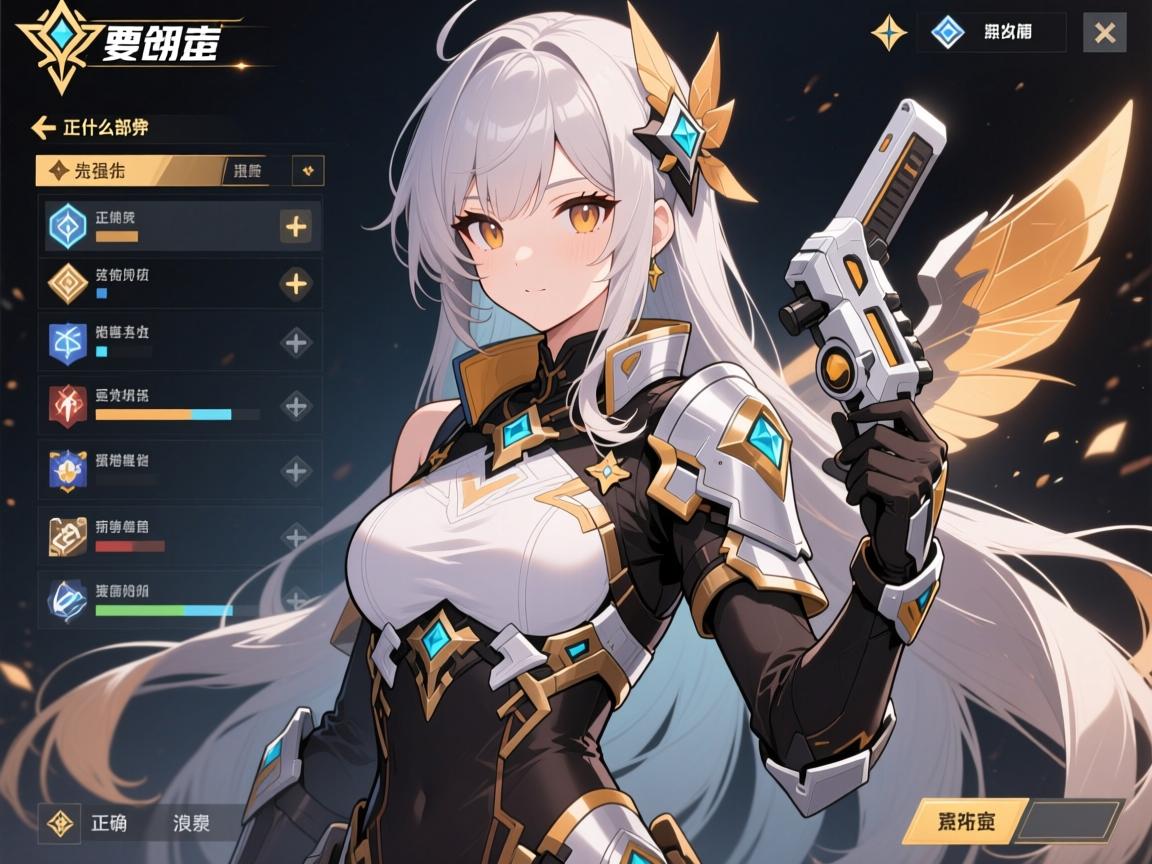Screen dimensions: 1152x864
Task: Select the highlighted gold tab in the left panel
Action: [127, 170]
